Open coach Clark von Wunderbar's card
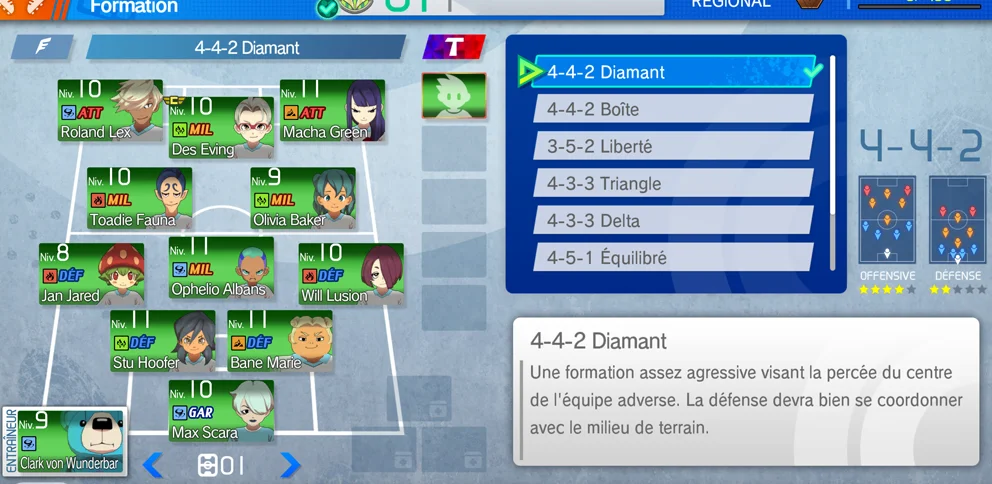992x484 pixels. pyautogui.click(x=65, y=440)
